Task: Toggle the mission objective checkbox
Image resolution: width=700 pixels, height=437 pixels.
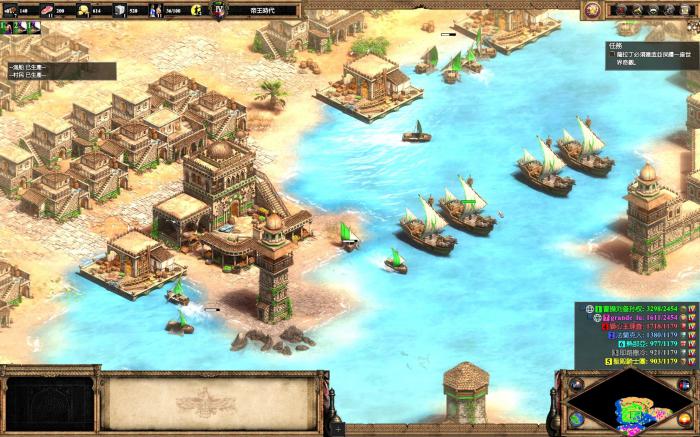Action: 610,56
